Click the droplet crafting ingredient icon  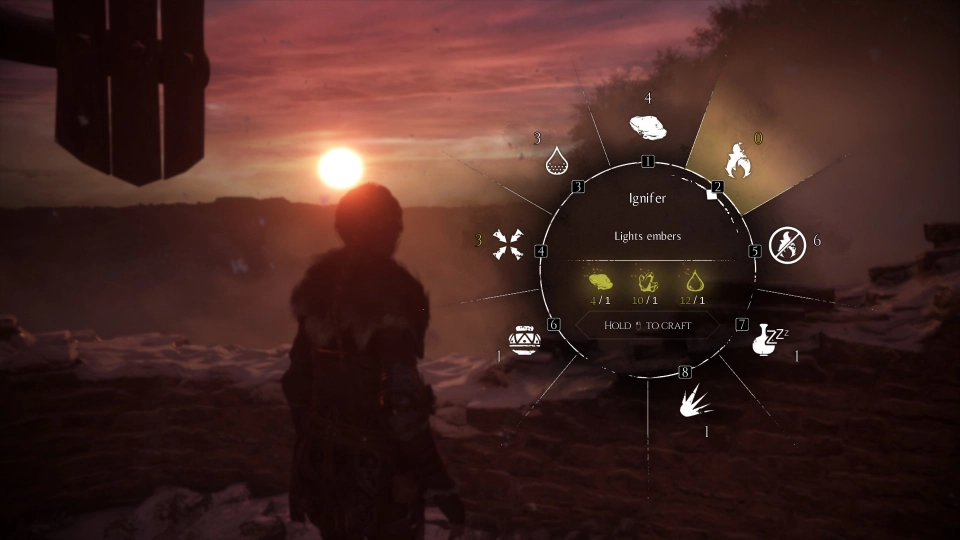pyautogui.click(x=694, y=282)
